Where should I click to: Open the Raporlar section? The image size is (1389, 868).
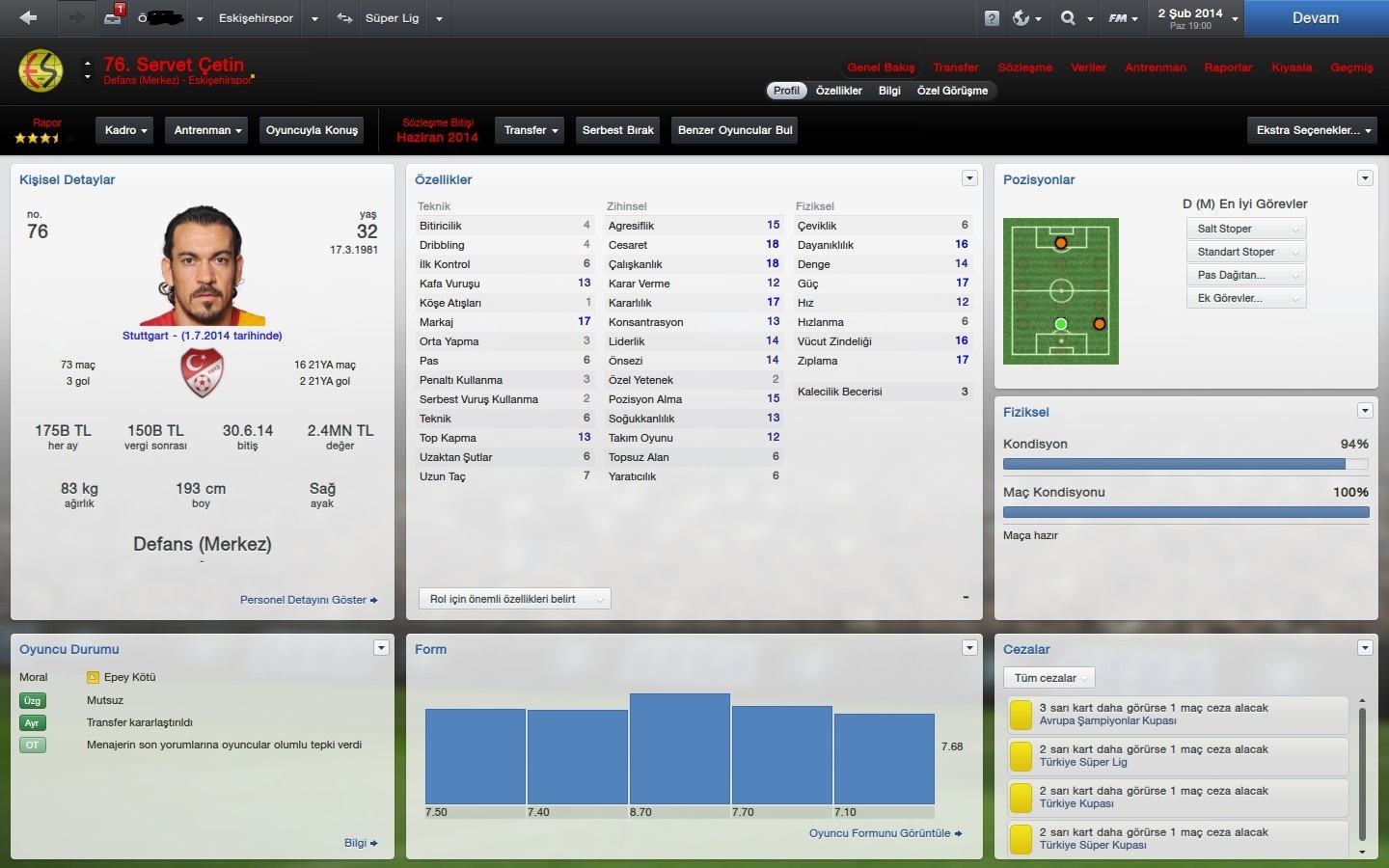(1228, 68)
